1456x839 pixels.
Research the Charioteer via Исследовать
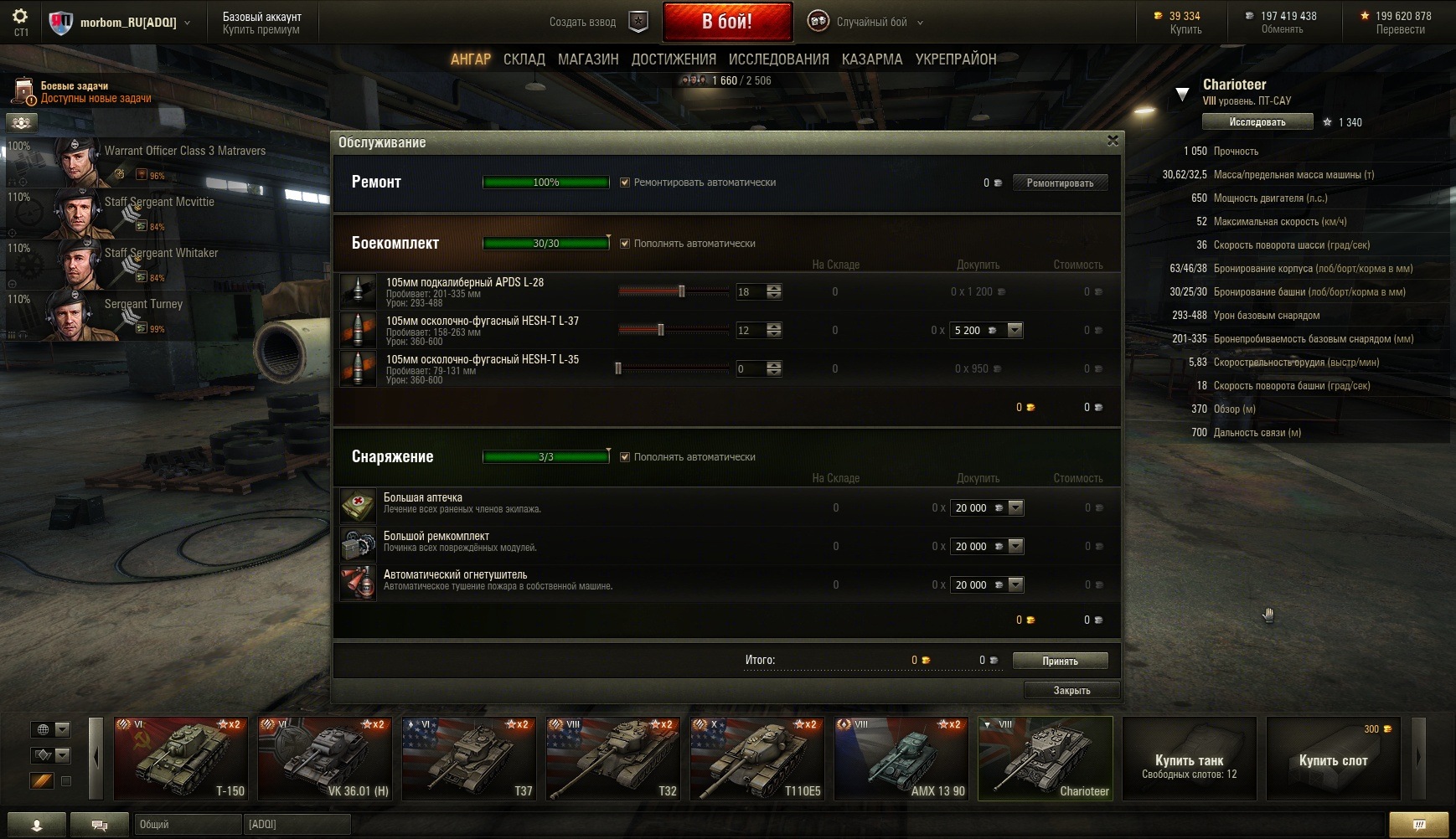click(1257, 122)
